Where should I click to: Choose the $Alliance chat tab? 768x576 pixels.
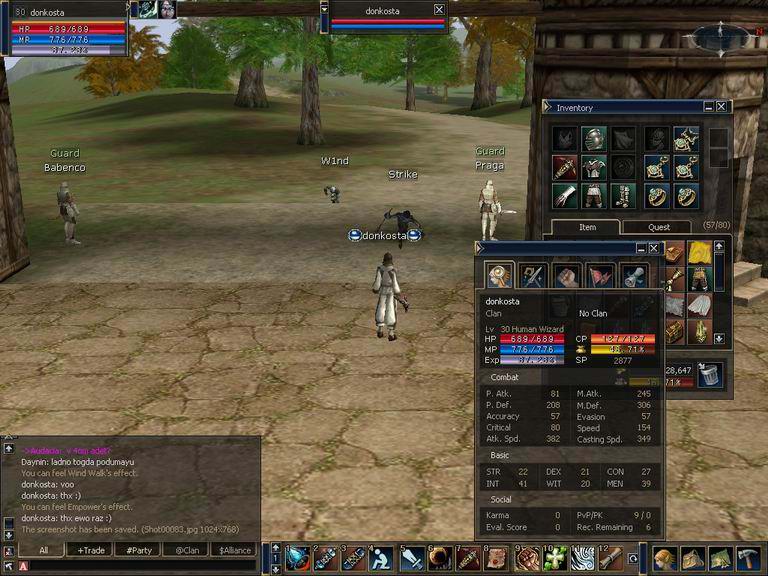235,550
